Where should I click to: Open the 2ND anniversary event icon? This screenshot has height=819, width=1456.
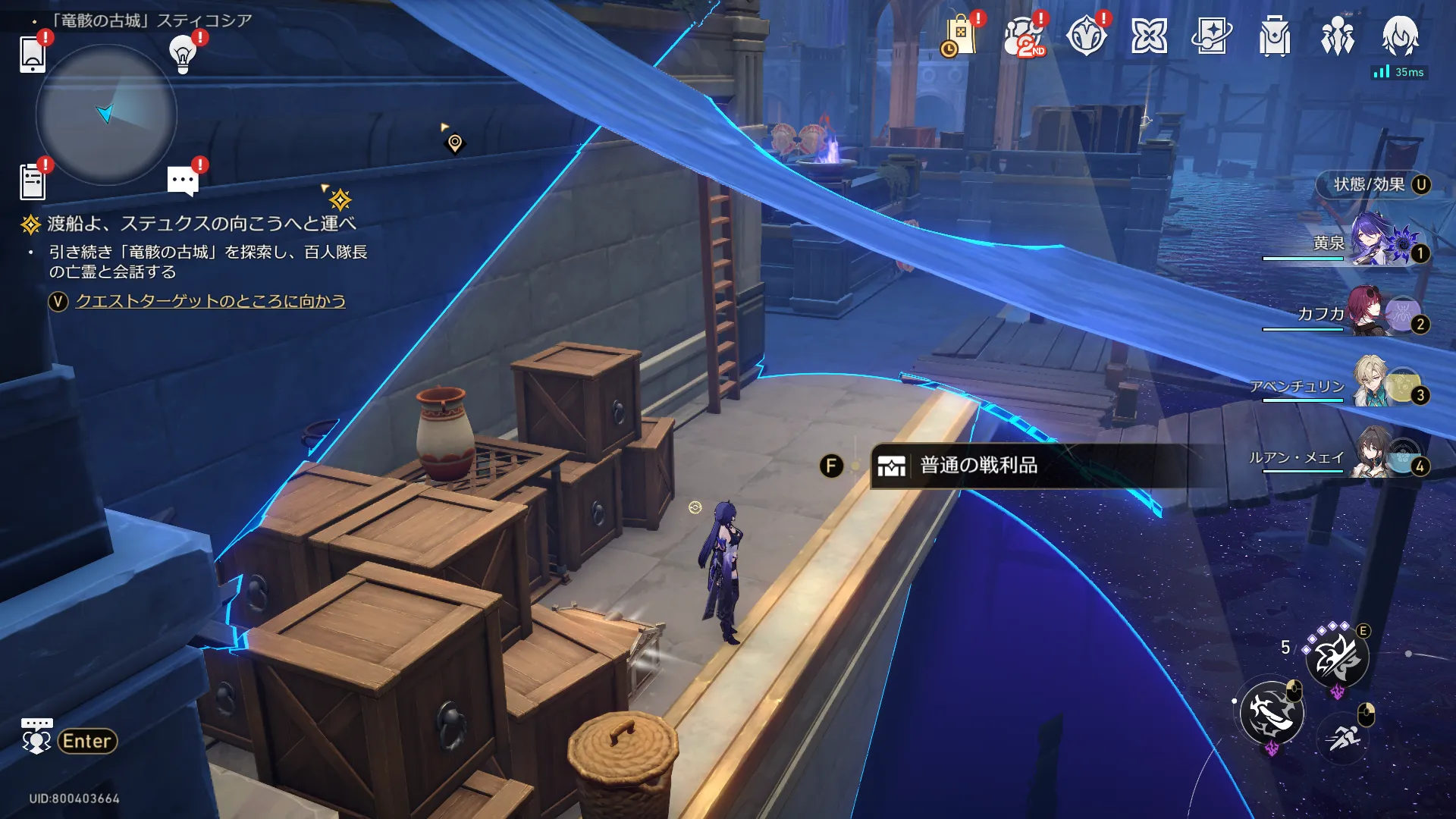click(x=1023, y=36)
